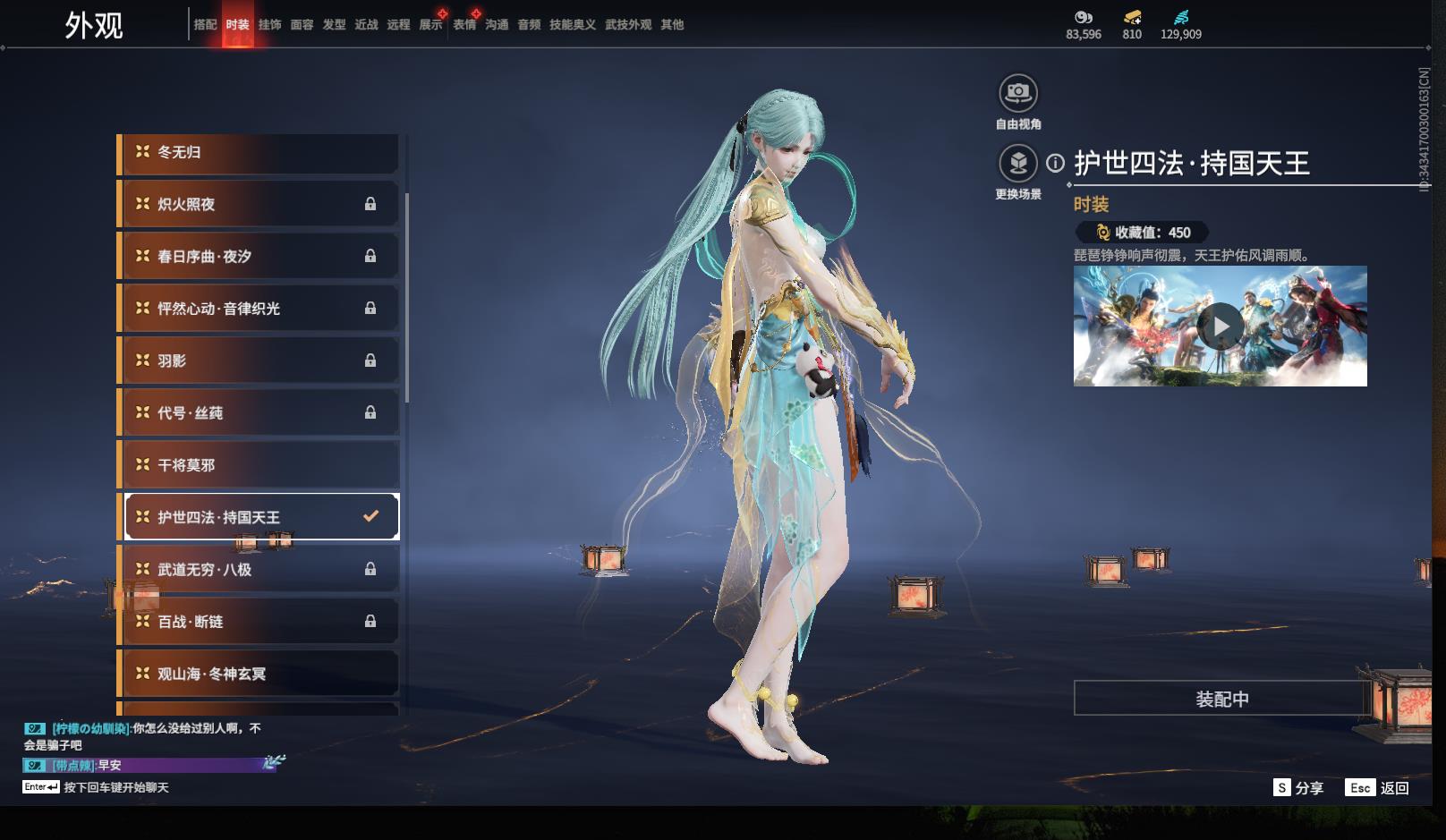This screenshot has height=840, width=1446.
Task: Click the 更换场景 scene change icon
Action: (1017, 164)
